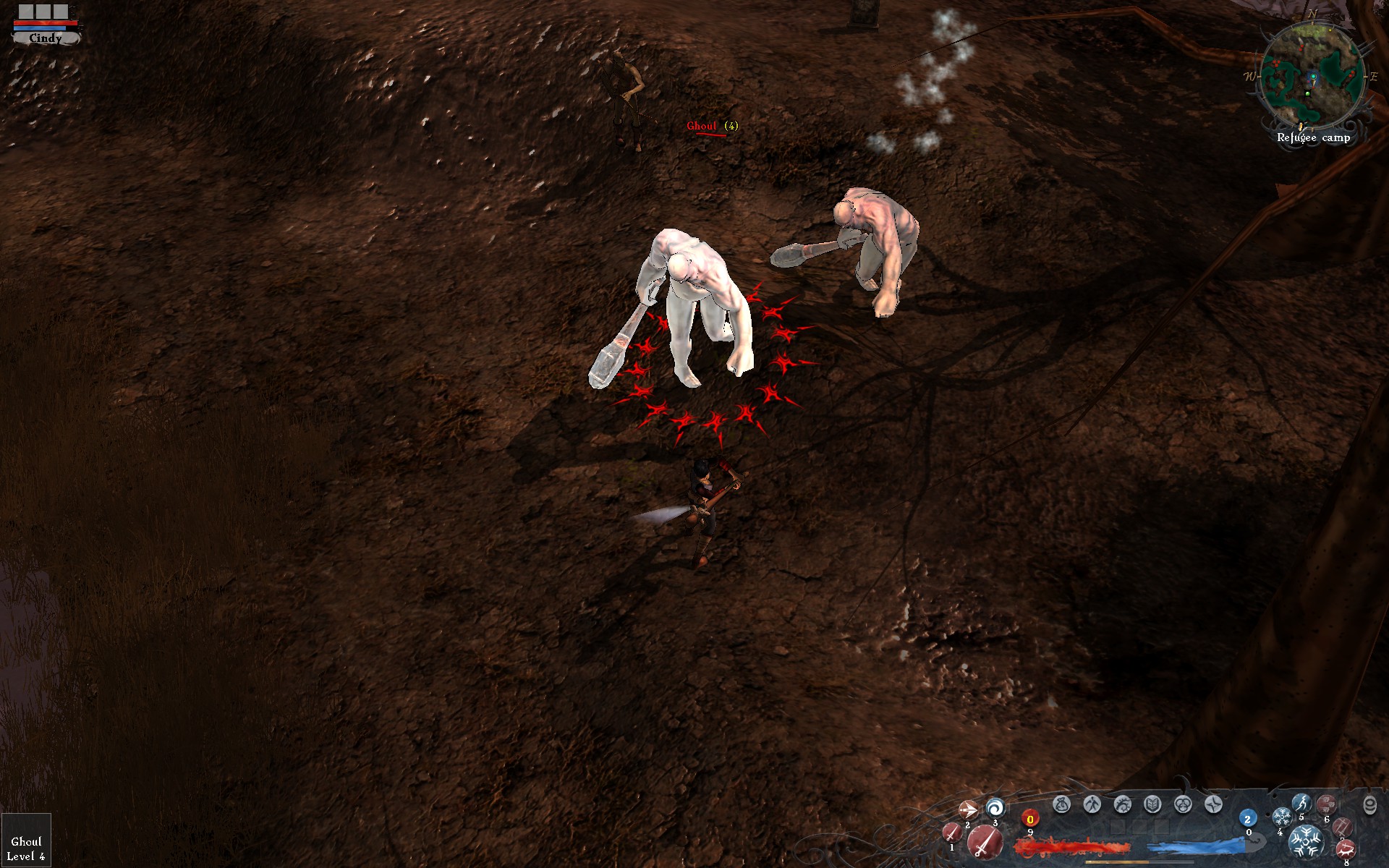This screenshot has height=868, width=1389.
Task: Use the red health potion slot
Action: [1030, 820]
